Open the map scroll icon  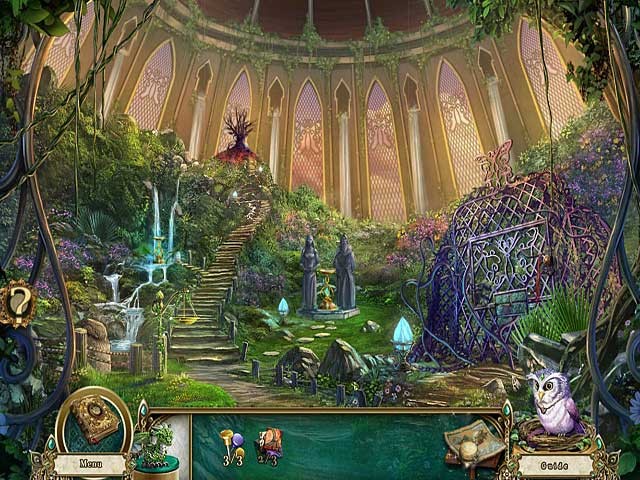(472, 435)
